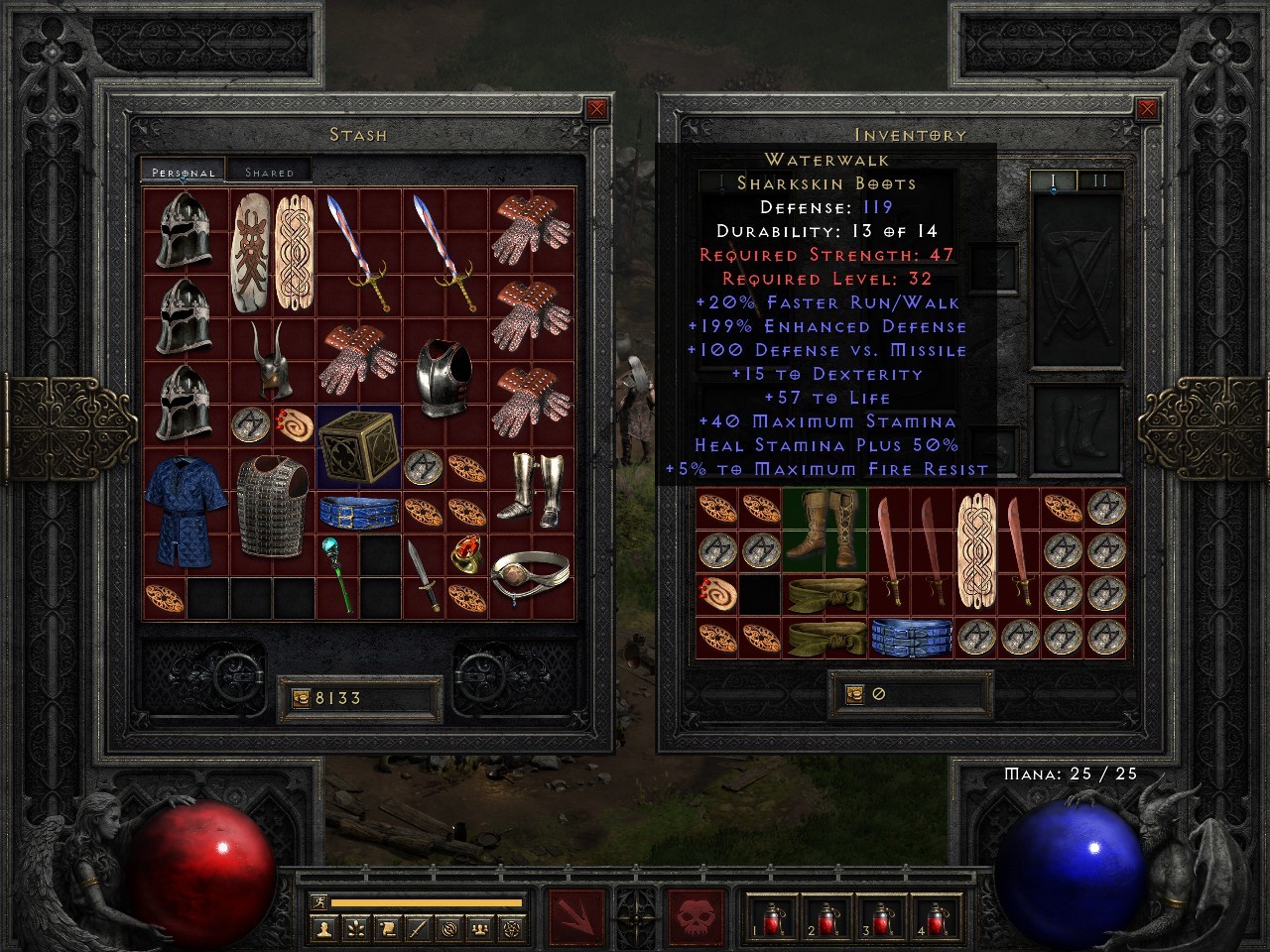
Task: Open the skill tree icon
Action: pyautogui.click(x=355, y=928)
